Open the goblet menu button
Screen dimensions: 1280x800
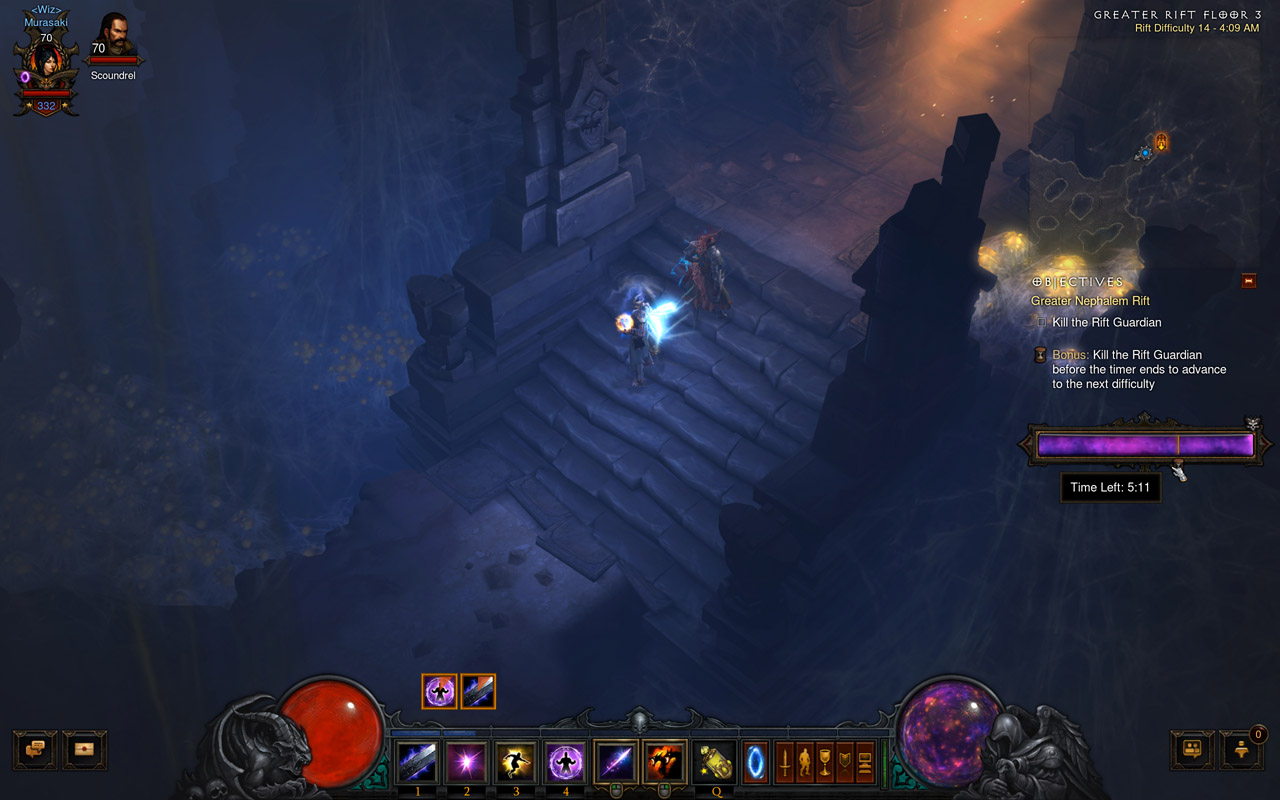825,762
